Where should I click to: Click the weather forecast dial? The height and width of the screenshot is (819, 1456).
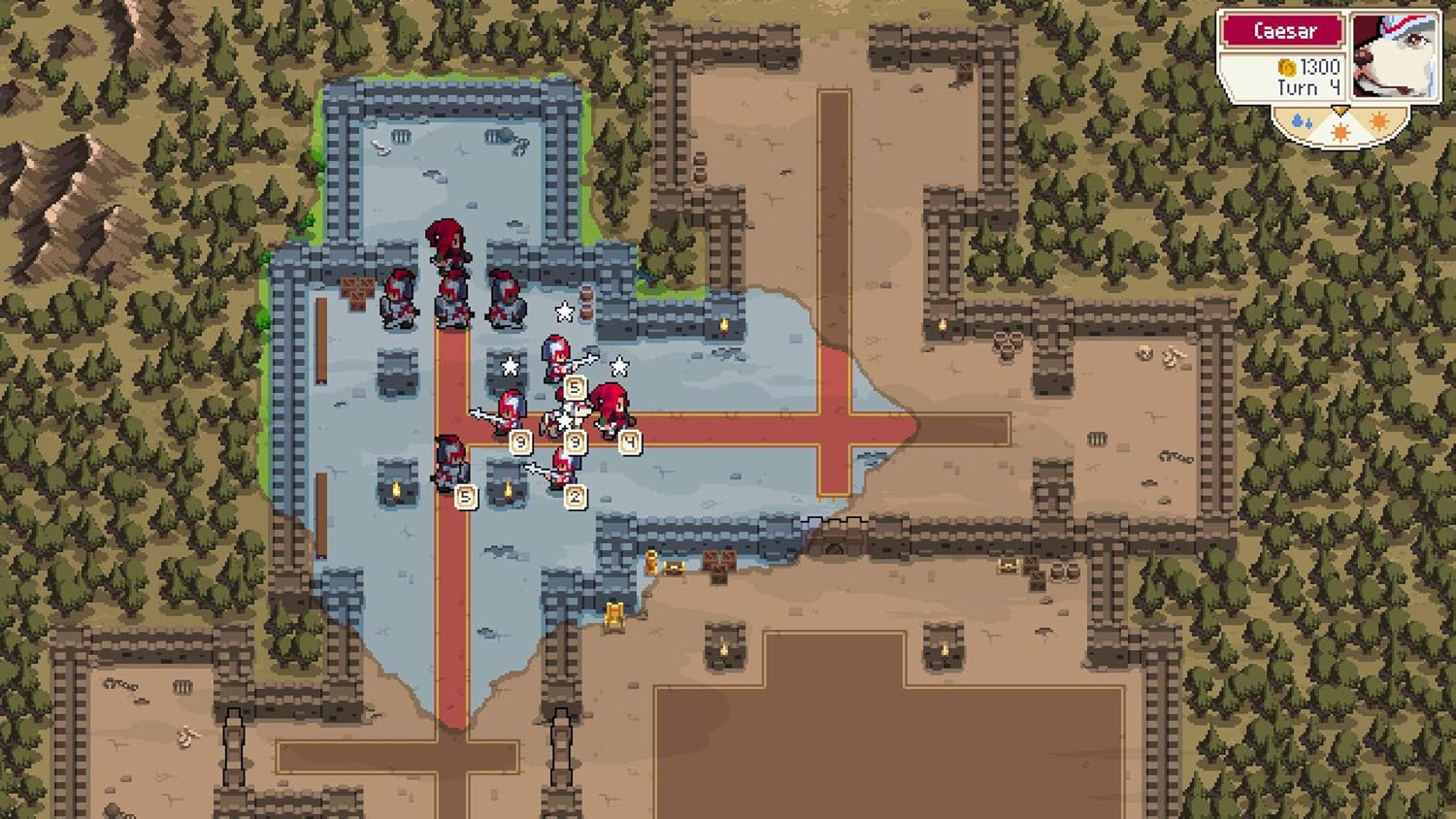(x=1340, y=122)
